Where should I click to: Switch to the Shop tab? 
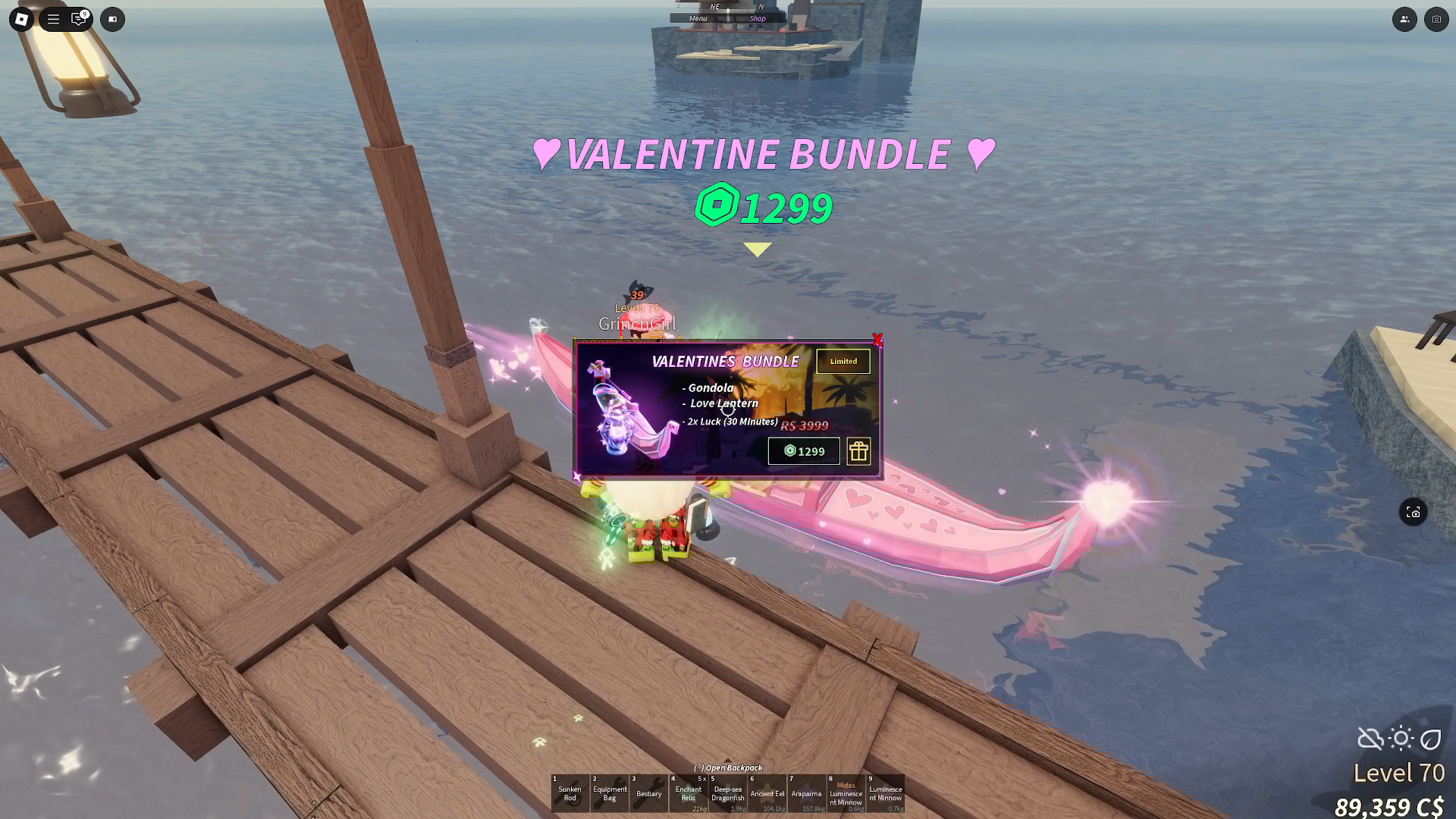[x=757, y=18]
